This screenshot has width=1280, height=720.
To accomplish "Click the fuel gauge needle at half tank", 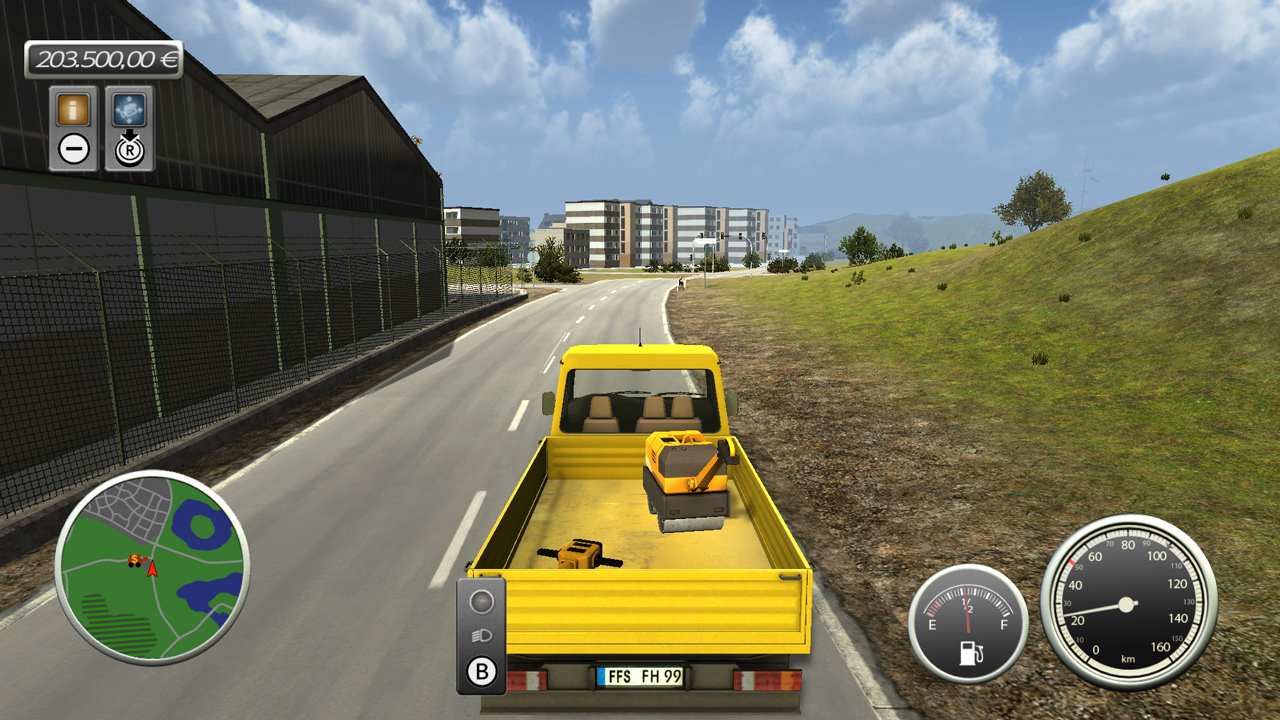I will pos(966,615).
